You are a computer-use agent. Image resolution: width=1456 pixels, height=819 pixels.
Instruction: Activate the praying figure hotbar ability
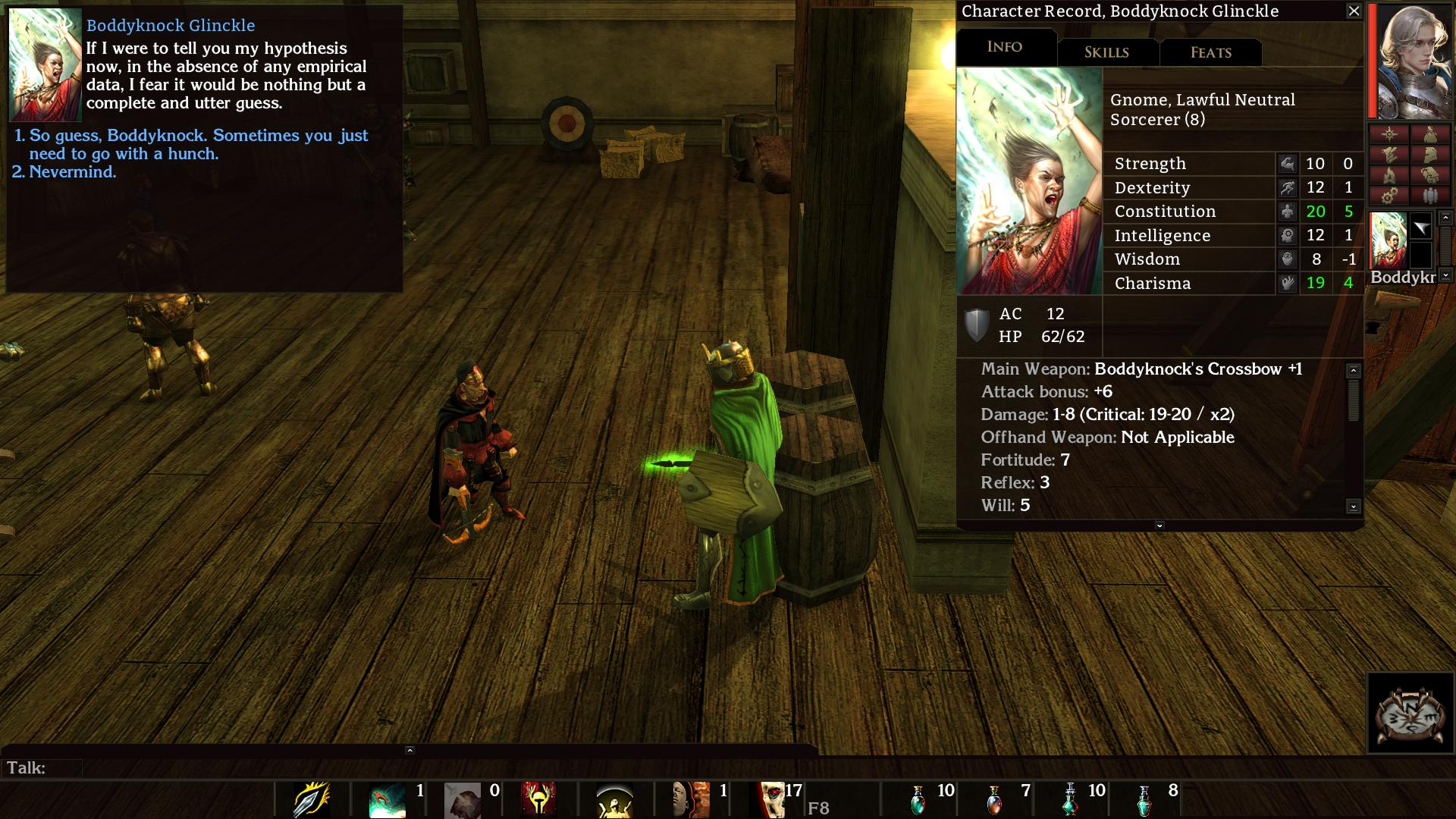[615, 800]
